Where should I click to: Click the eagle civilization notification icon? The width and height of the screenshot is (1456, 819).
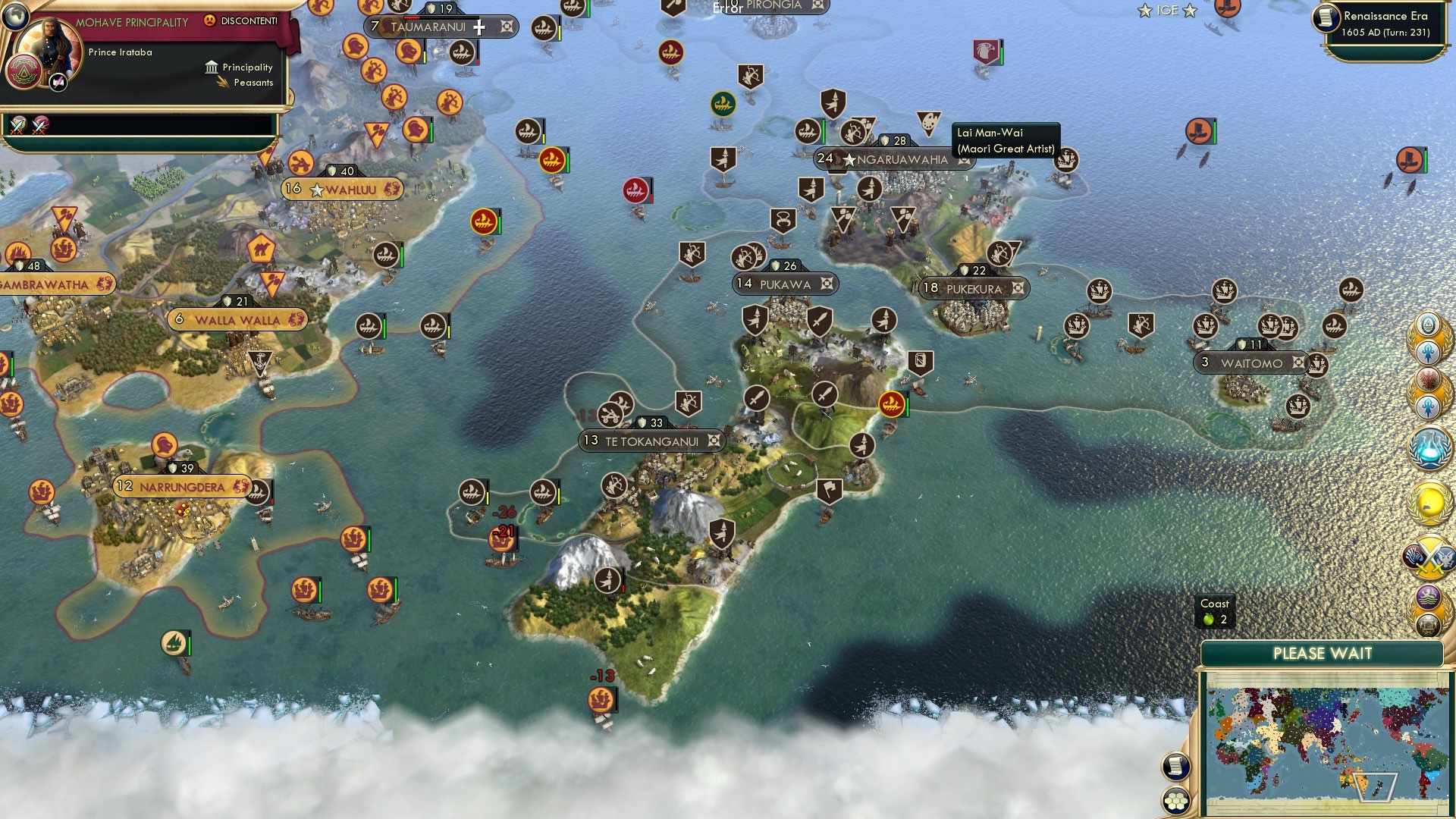click(x=1429, y=379)
